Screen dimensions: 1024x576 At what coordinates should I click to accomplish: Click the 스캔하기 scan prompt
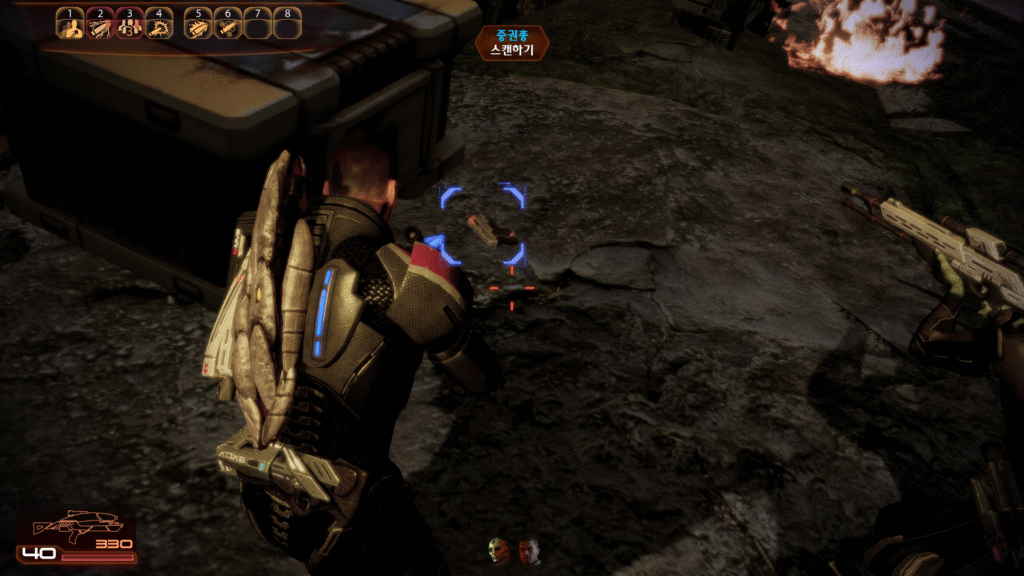coord(511,48)
